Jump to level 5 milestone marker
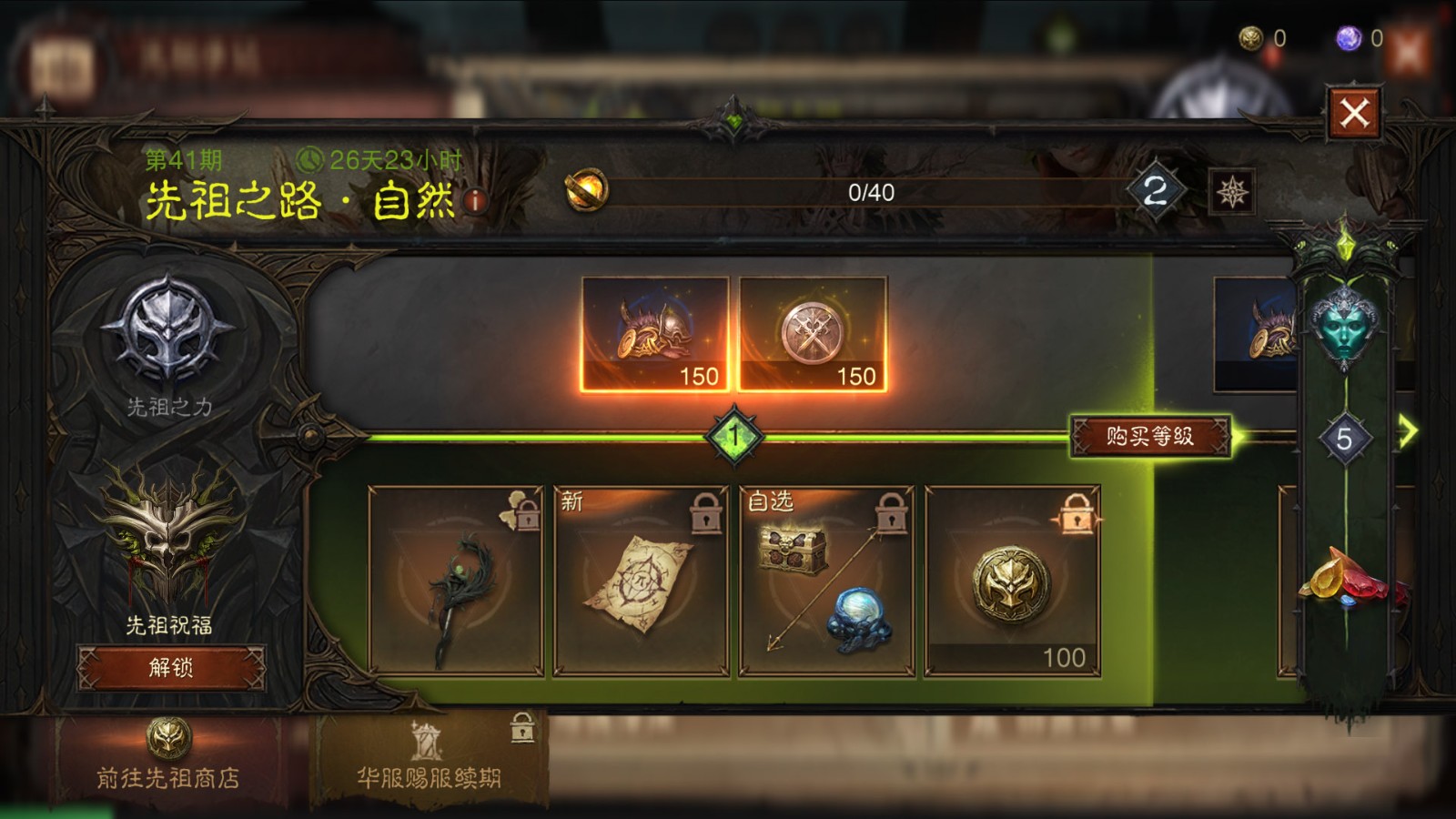Viewport: 1456px width, 819px height. click(1344, 440)
